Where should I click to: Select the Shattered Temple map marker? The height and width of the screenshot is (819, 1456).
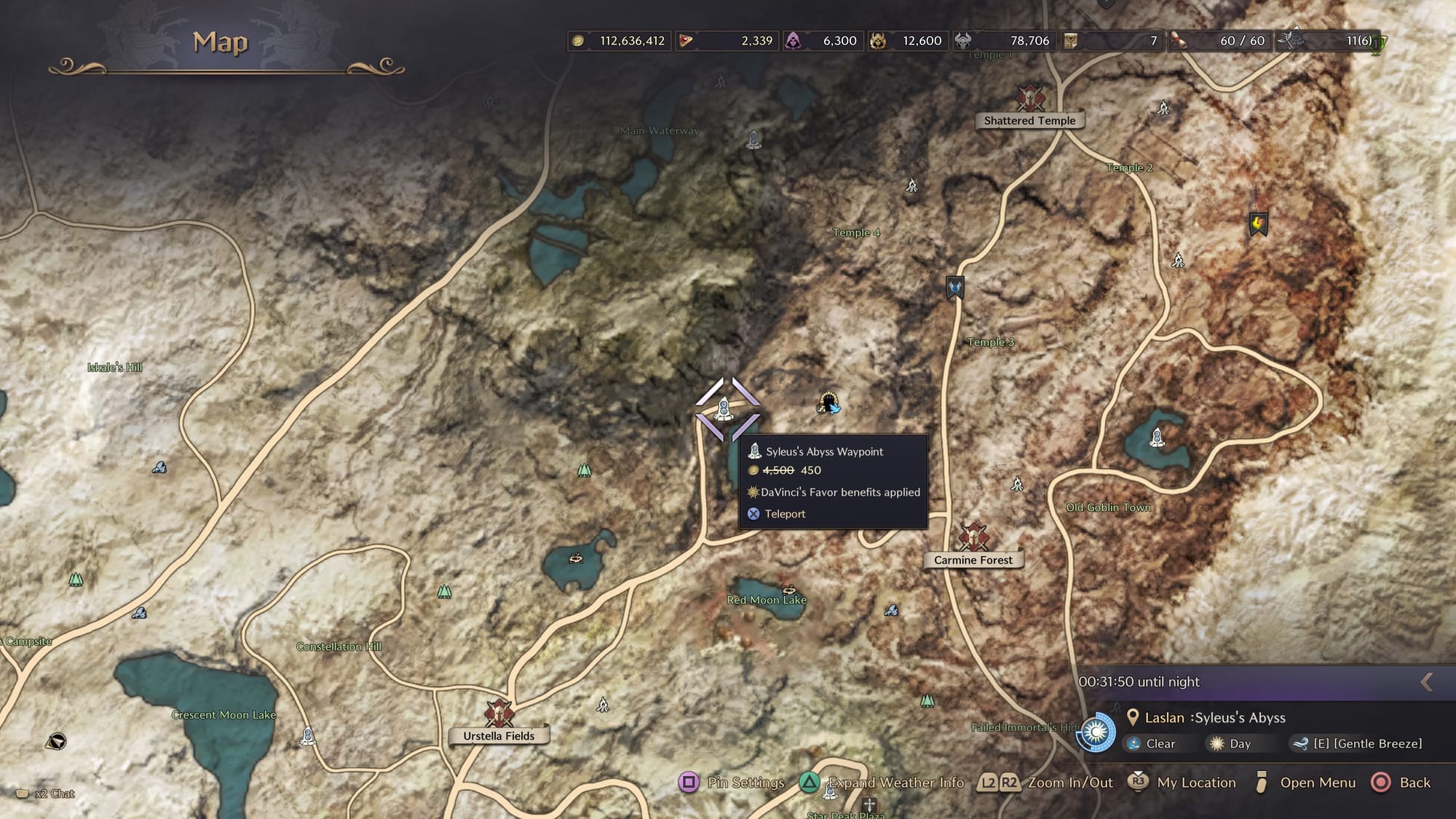1029,98
